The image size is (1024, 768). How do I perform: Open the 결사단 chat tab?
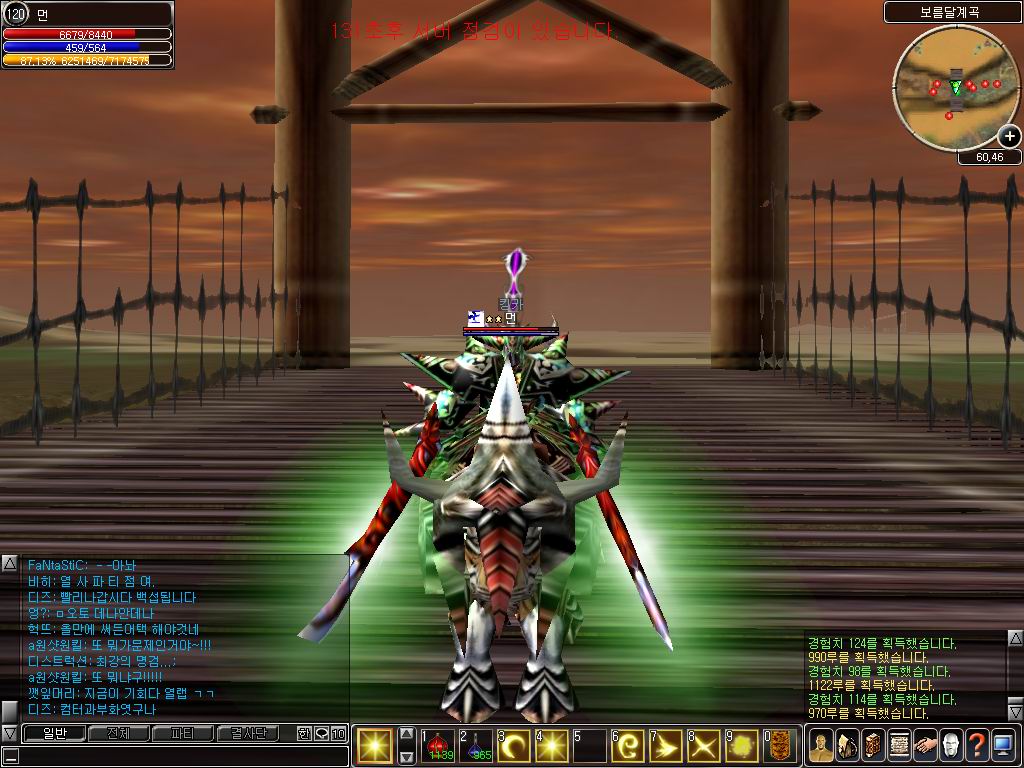coord(248,733)
